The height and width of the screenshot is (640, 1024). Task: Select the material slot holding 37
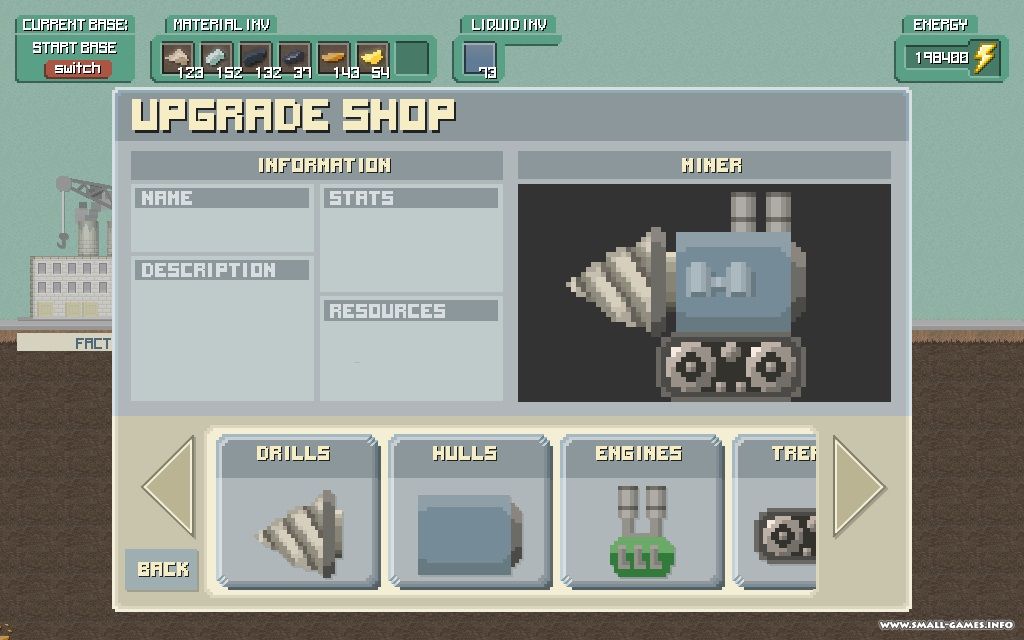pos(294,57)
